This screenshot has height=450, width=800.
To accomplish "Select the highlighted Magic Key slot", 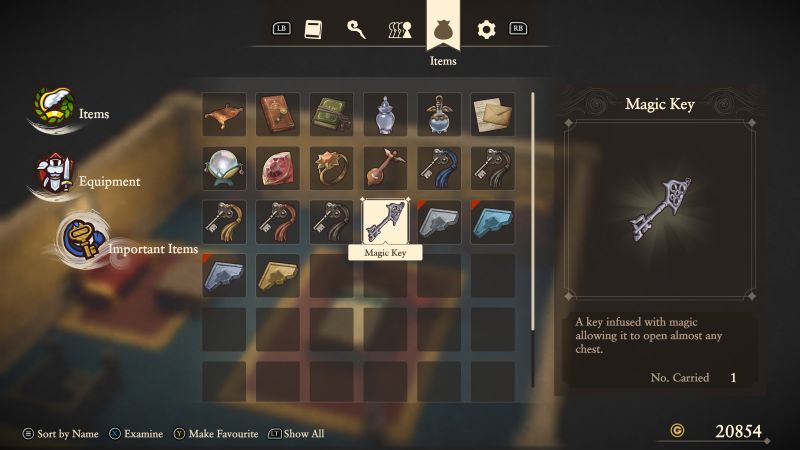I will tap(385, 222).
